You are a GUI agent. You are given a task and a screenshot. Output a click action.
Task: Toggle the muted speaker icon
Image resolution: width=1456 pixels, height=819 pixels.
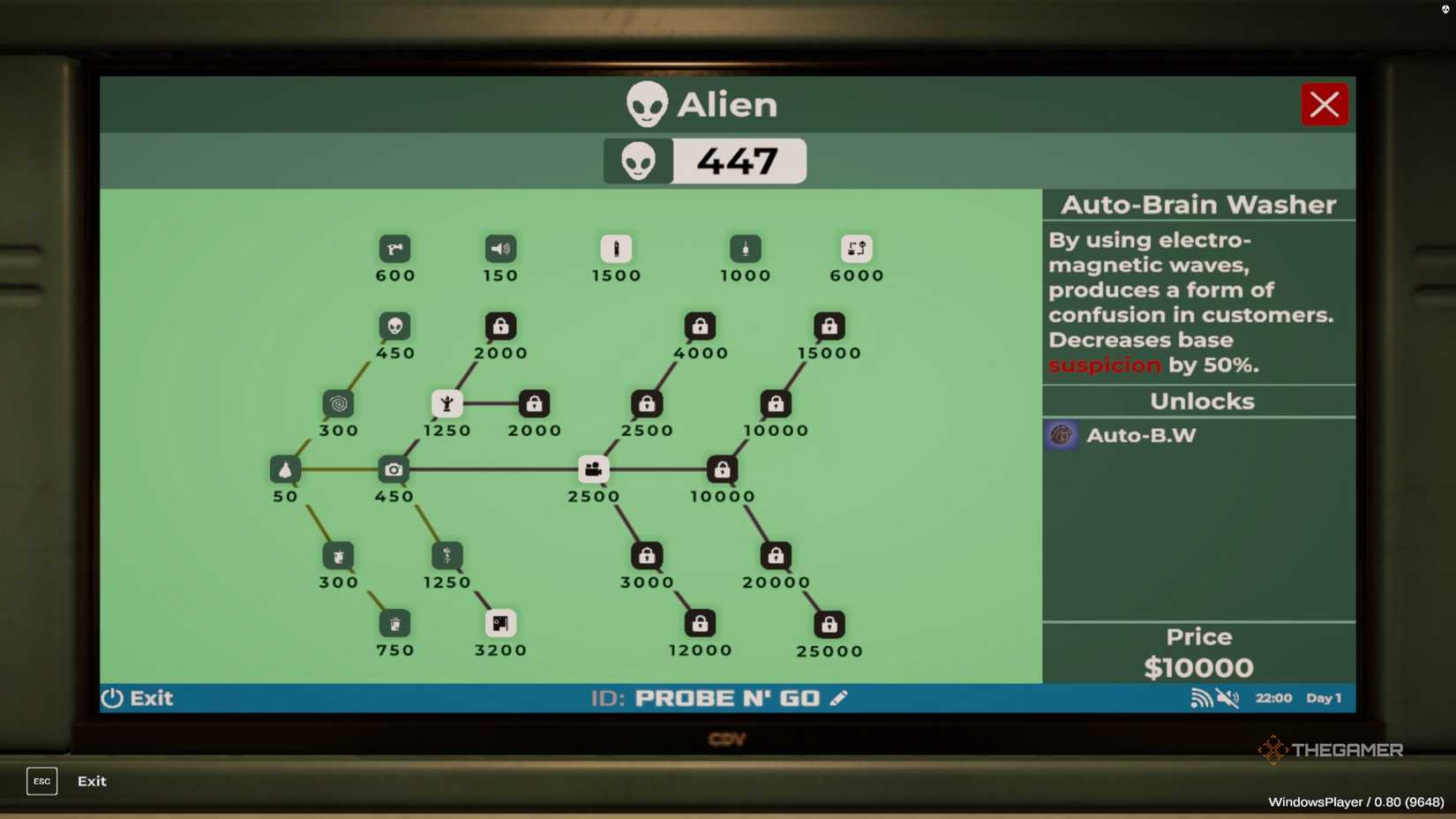click(1227, 698)
